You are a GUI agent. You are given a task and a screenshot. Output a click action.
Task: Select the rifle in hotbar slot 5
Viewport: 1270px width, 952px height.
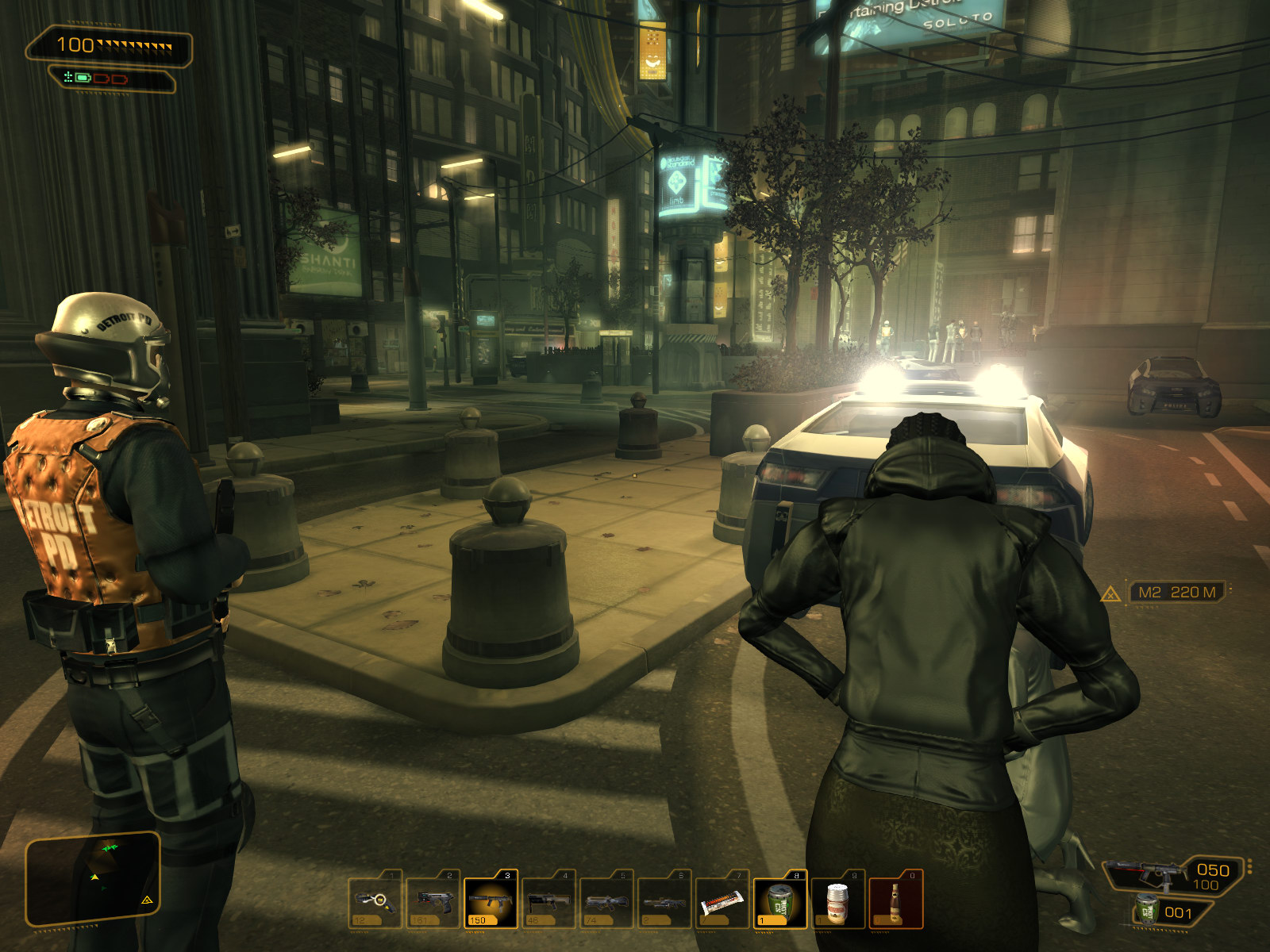607,901
